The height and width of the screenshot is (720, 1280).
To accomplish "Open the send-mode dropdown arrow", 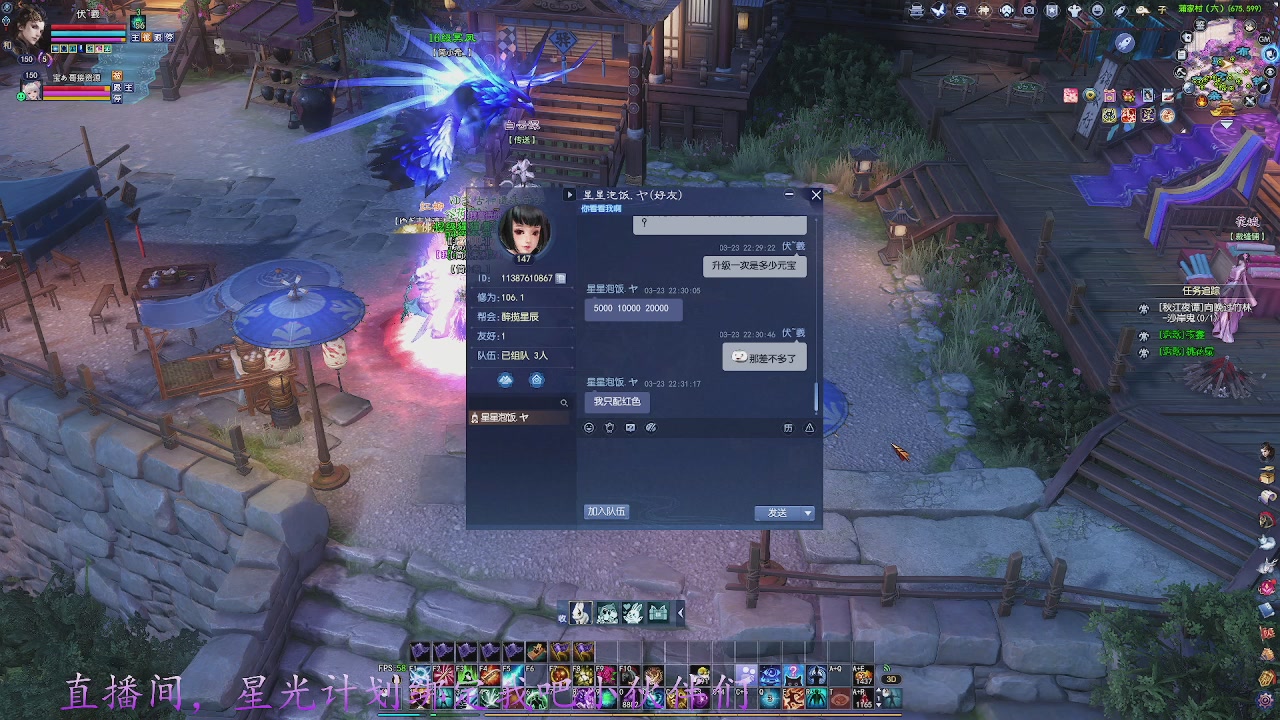I will click(808, 513).
